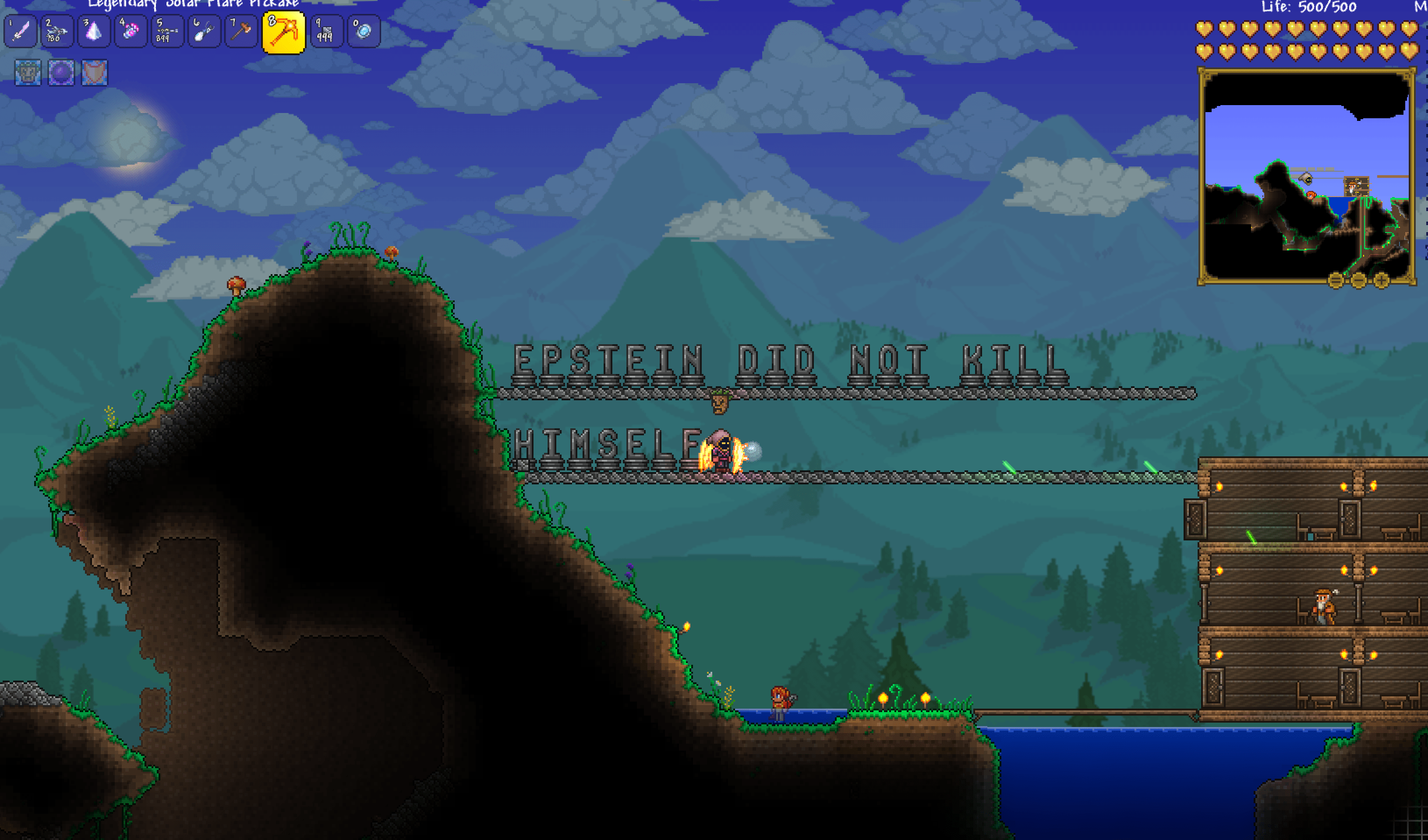This screenshot has width=1428, height=840.
Task: Cancel the purple orb buff
Action: click(60, 74)
